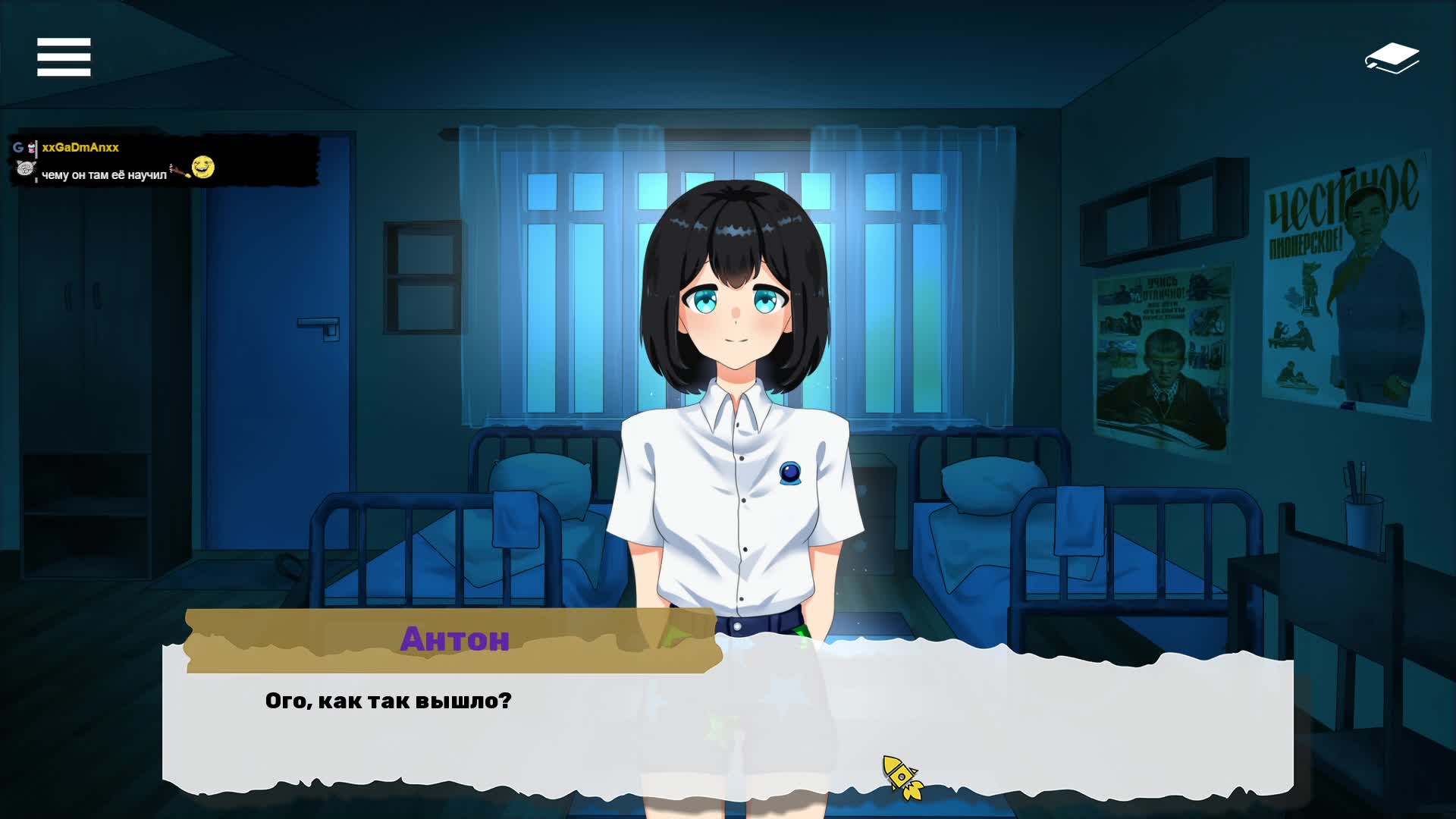Open the book journal icon
The height and width of the screenshot is (819, 1456).
pyautogui.click(x=1392, y=58)
